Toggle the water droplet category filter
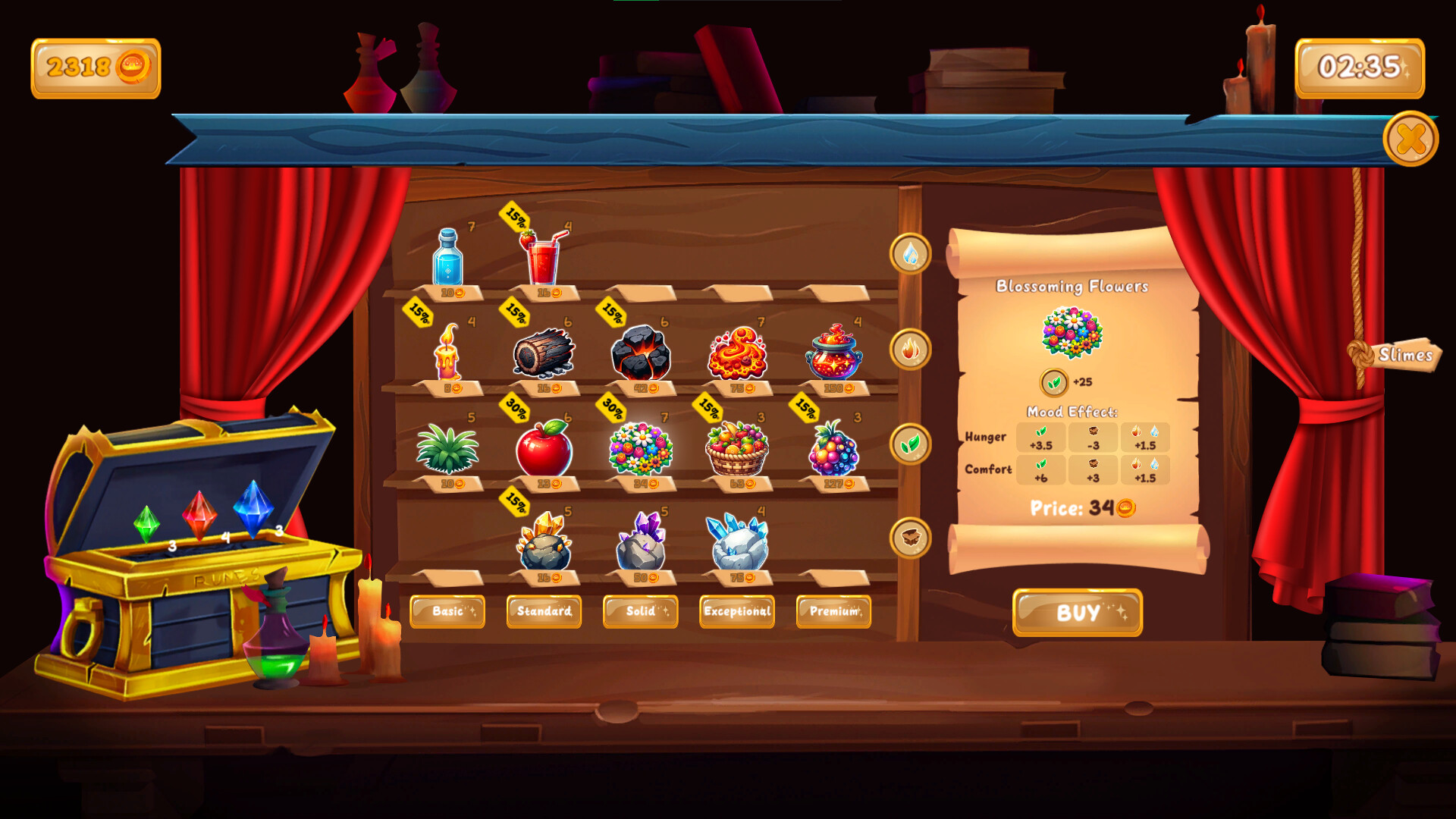This screenshot has width=1456, height=819. point(910,256)
